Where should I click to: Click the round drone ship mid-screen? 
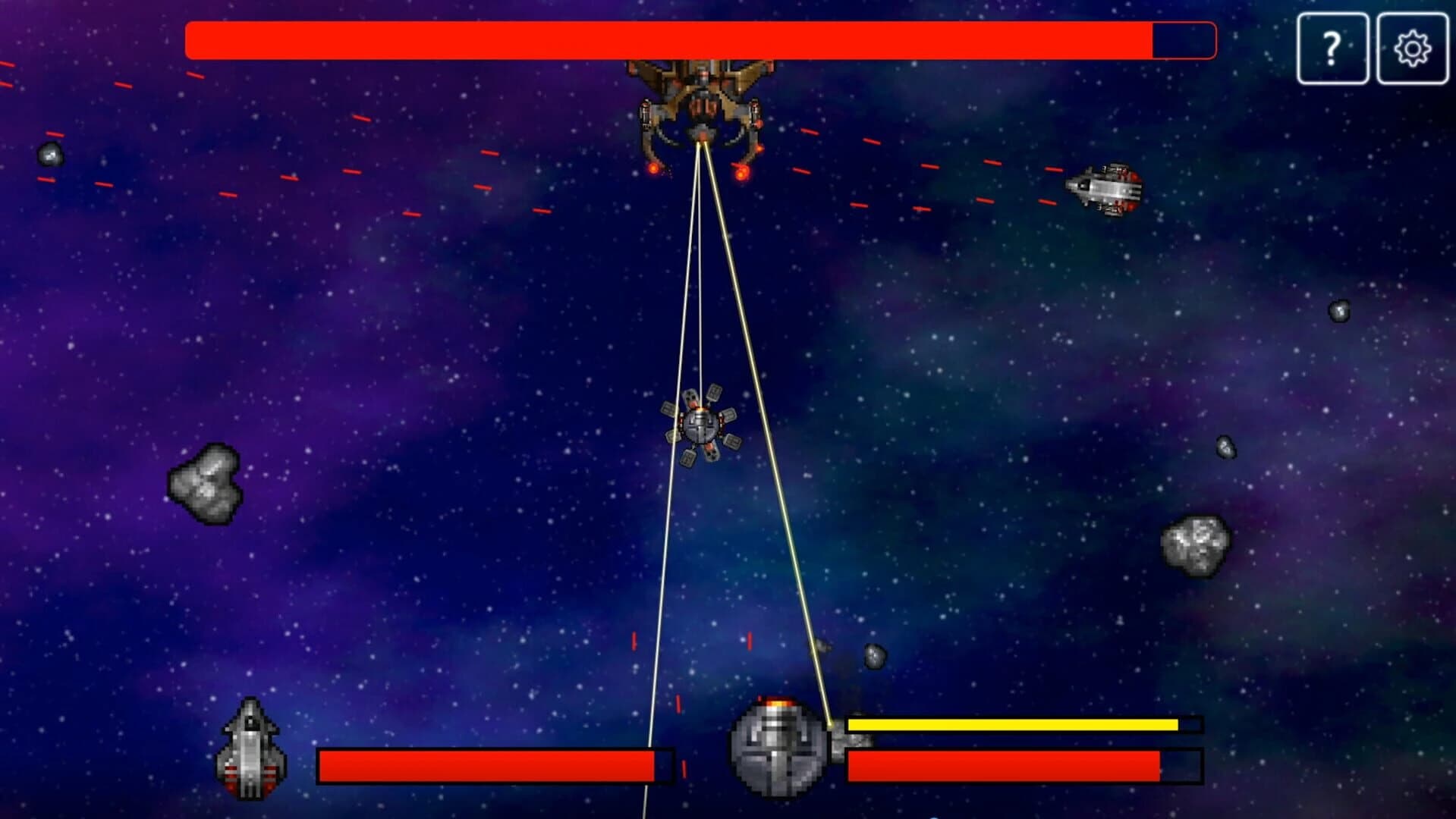(702, 425)
